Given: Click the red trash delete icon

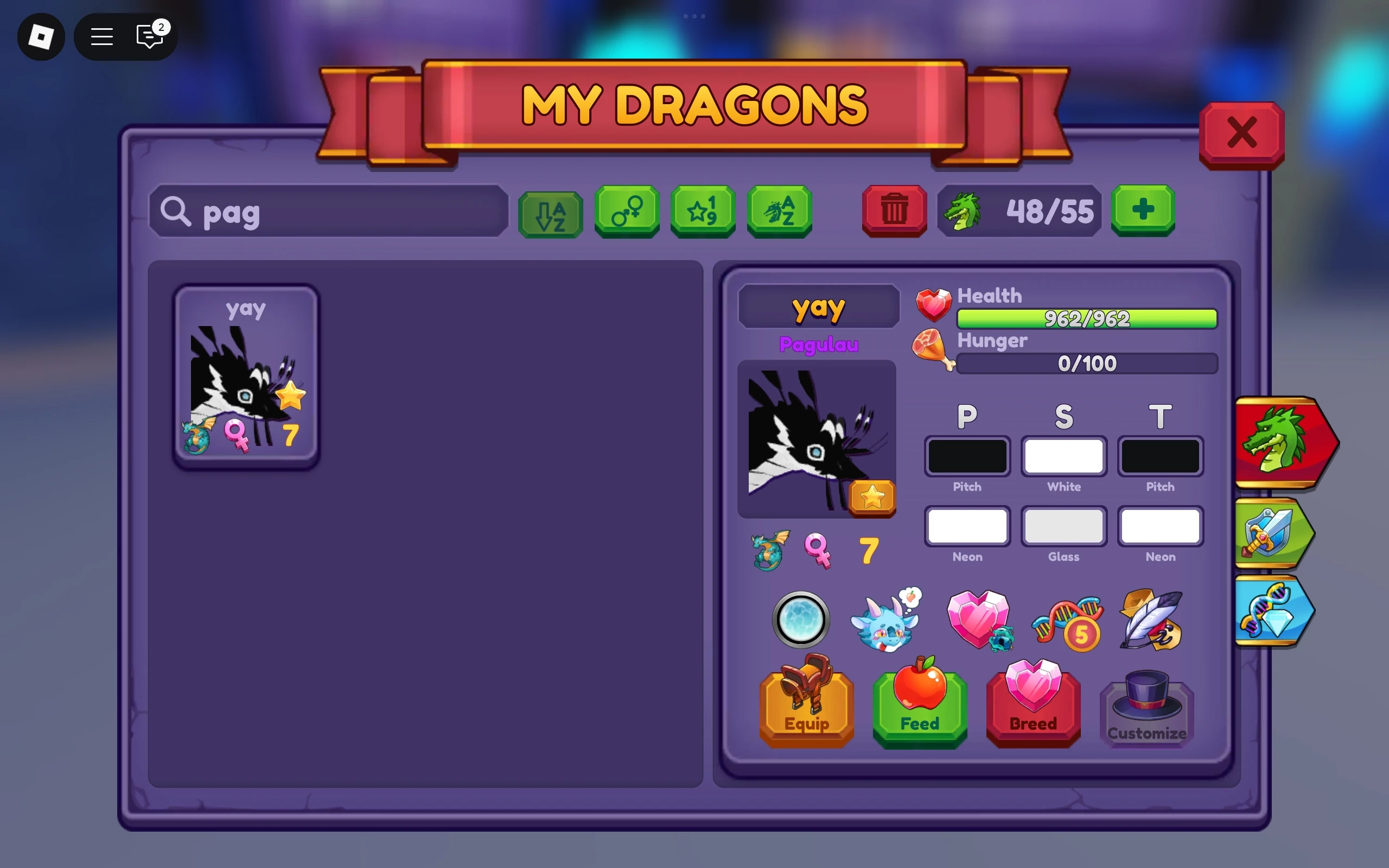Looking at the screenshot, I should [x=894, y=211].
